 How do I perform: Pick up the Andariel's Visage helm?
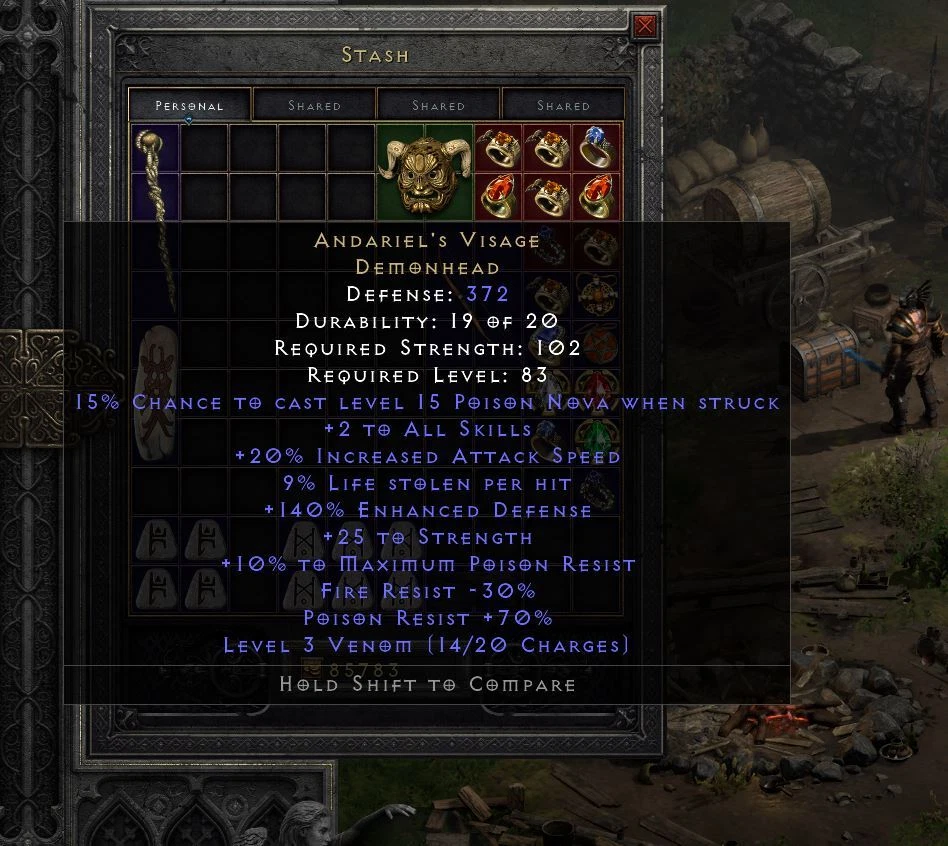click(424, 172)
